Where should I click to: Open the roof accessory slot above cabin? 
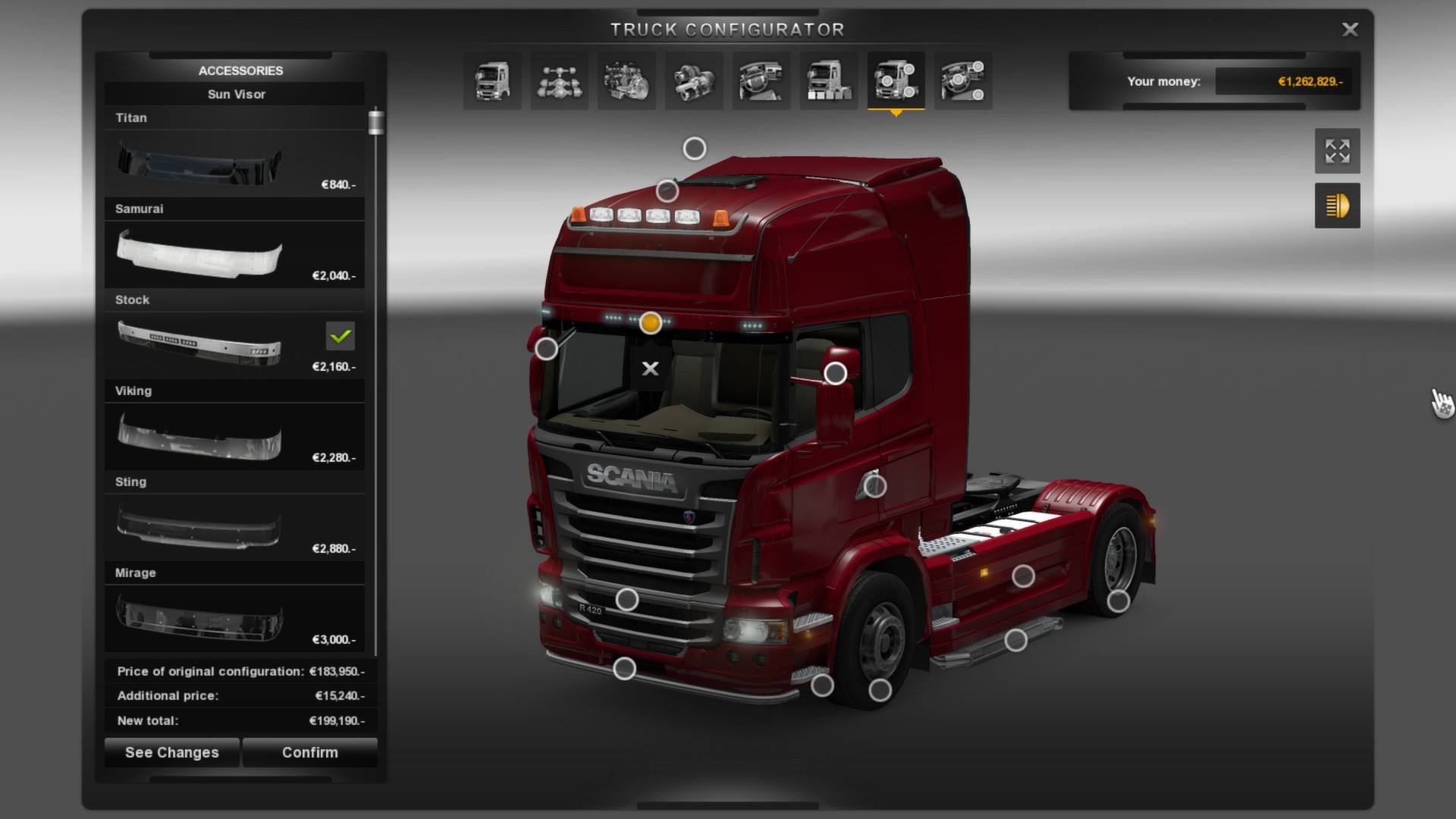(693, 148)
